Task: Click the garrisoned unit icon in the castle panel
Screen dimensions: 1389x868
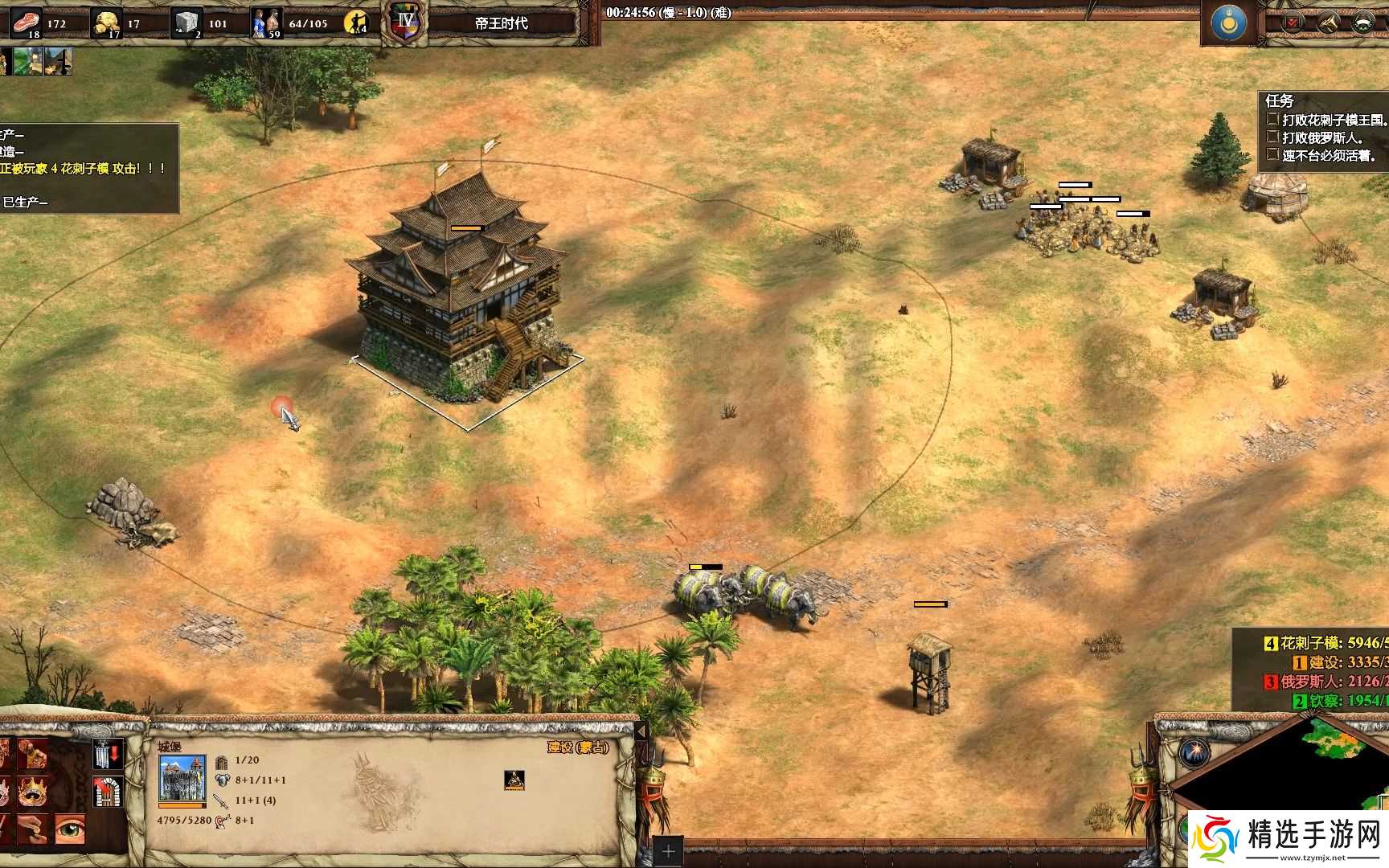Action: click(x=514, y=779)
